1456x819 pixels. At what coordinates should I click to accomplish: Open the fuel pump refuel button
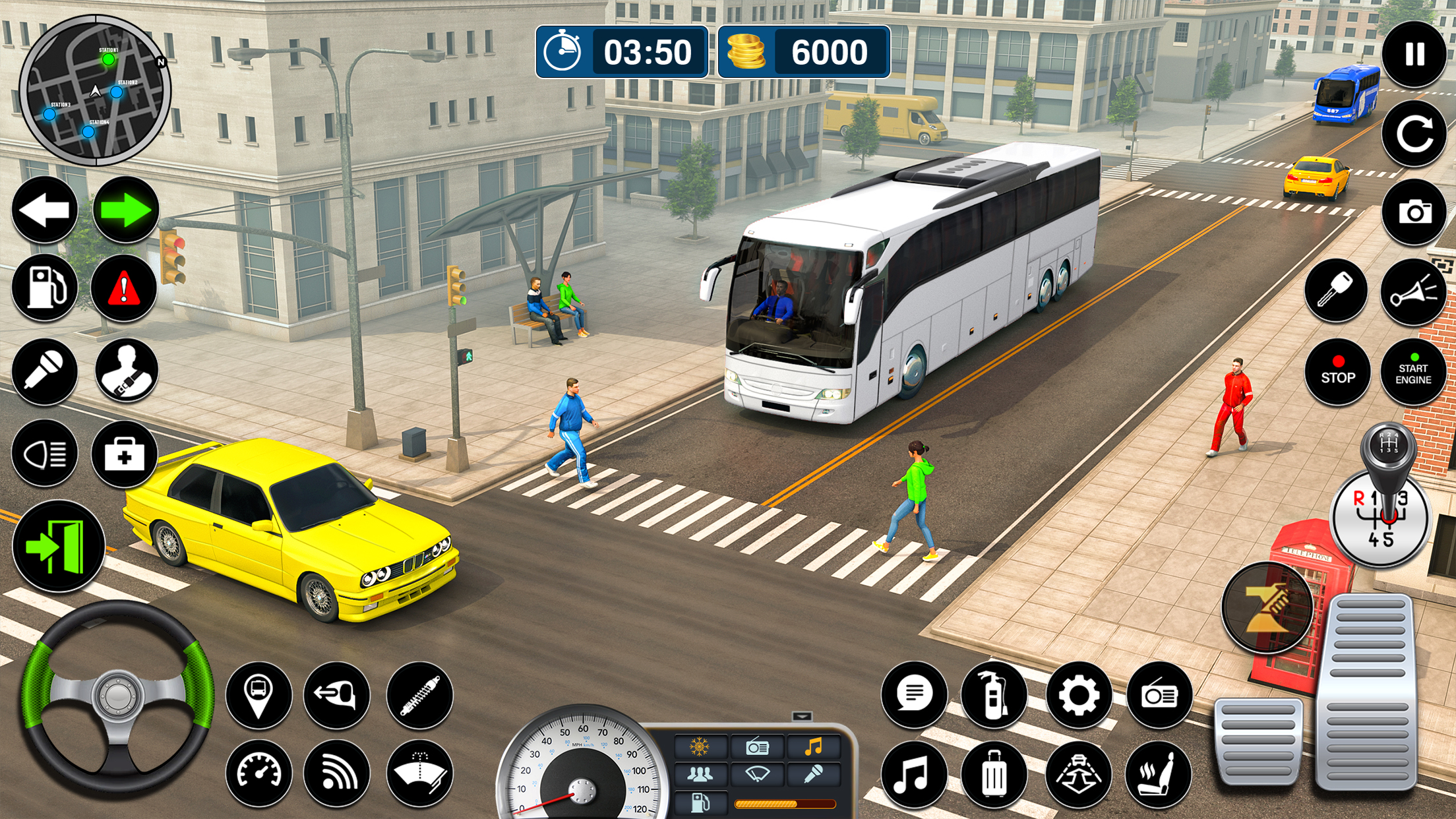[45, 288]
